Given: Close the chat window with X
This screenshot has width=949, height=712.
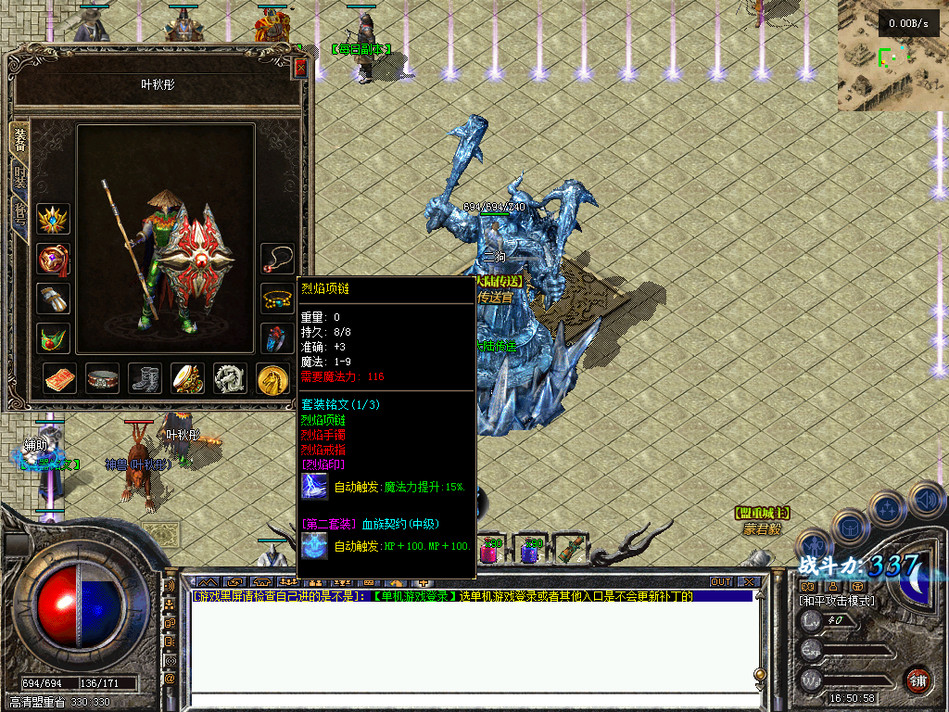Looking at the screenshot, I should (x=747, y=581).
